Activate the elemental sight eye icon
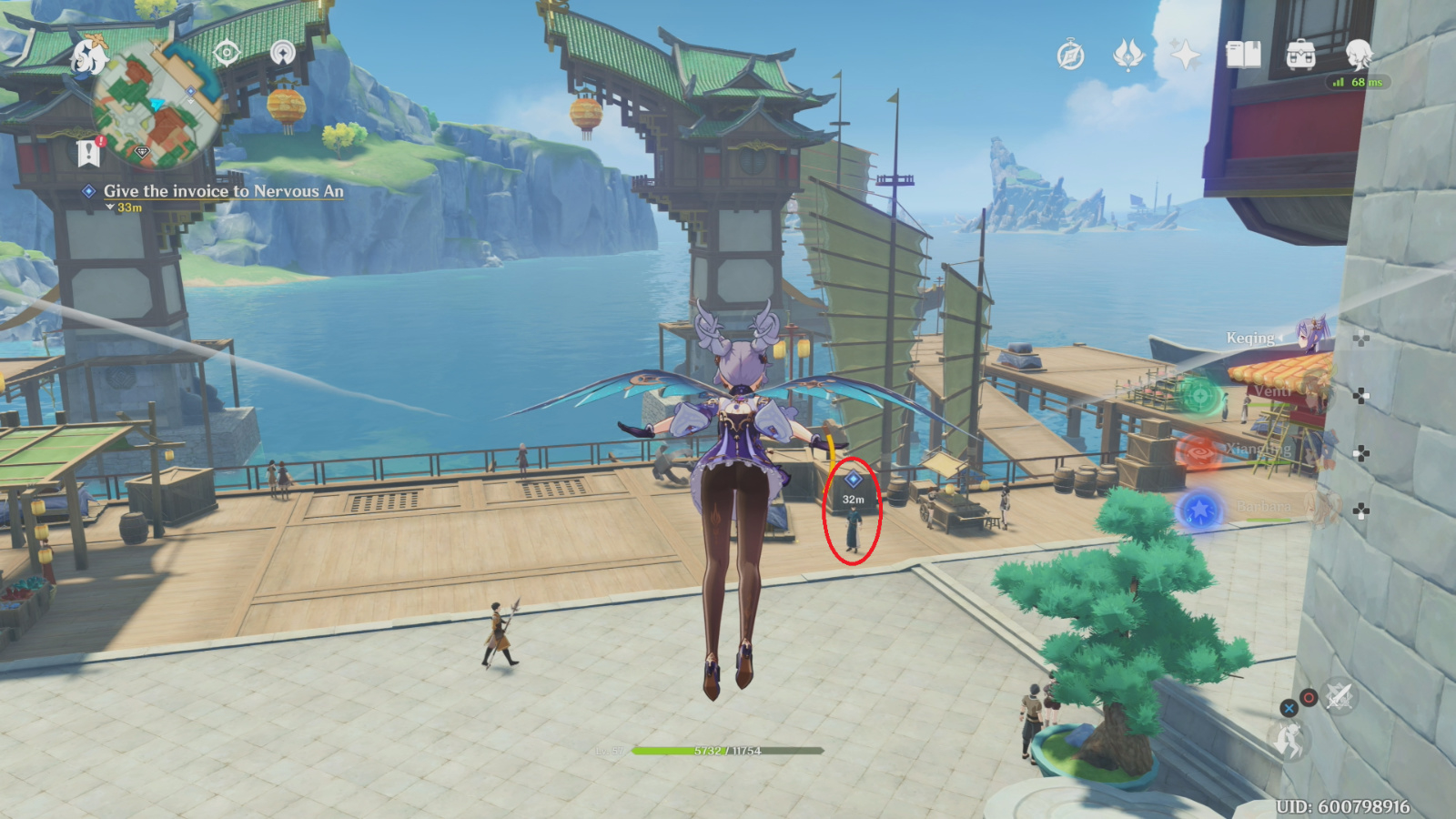This screenshot has height=819, width=1456. tap(227, 53)
